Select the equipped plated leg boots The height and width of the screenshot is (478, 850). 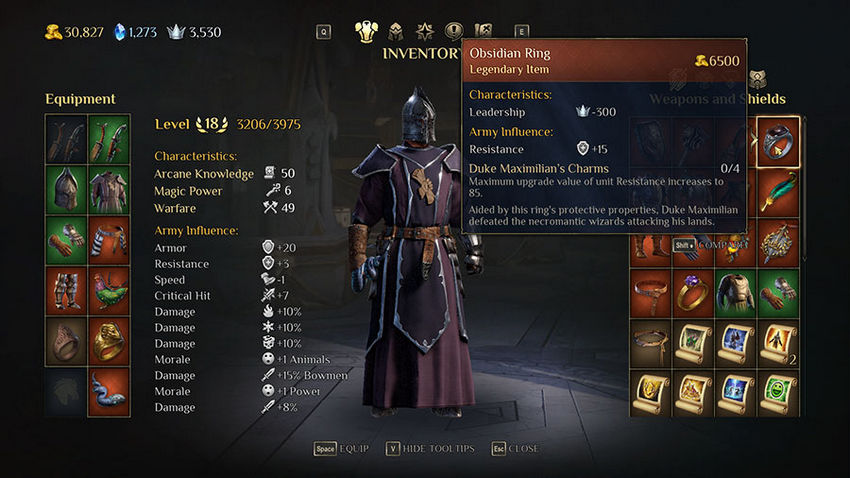coord(66,291)
